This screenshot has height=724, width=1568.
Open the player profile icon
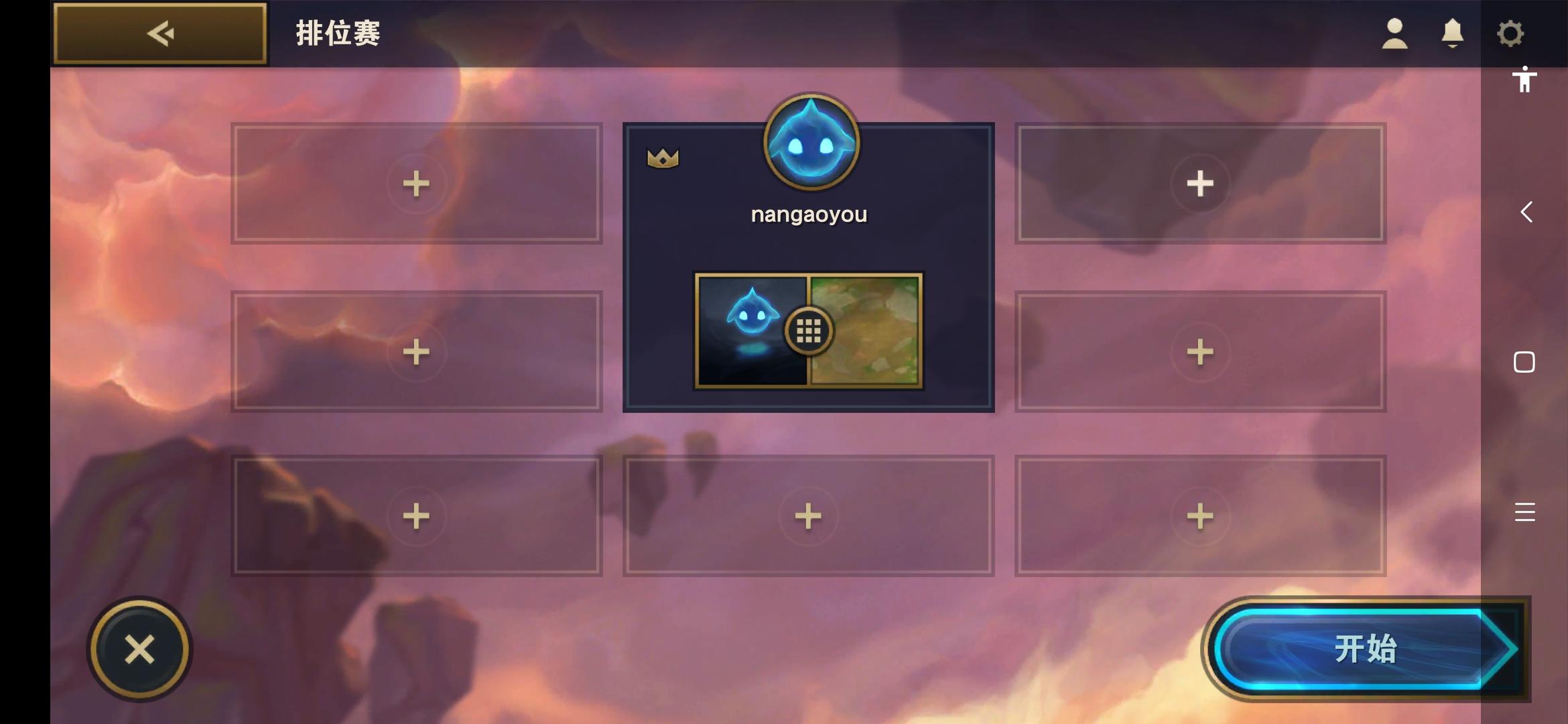(1393, 32)
